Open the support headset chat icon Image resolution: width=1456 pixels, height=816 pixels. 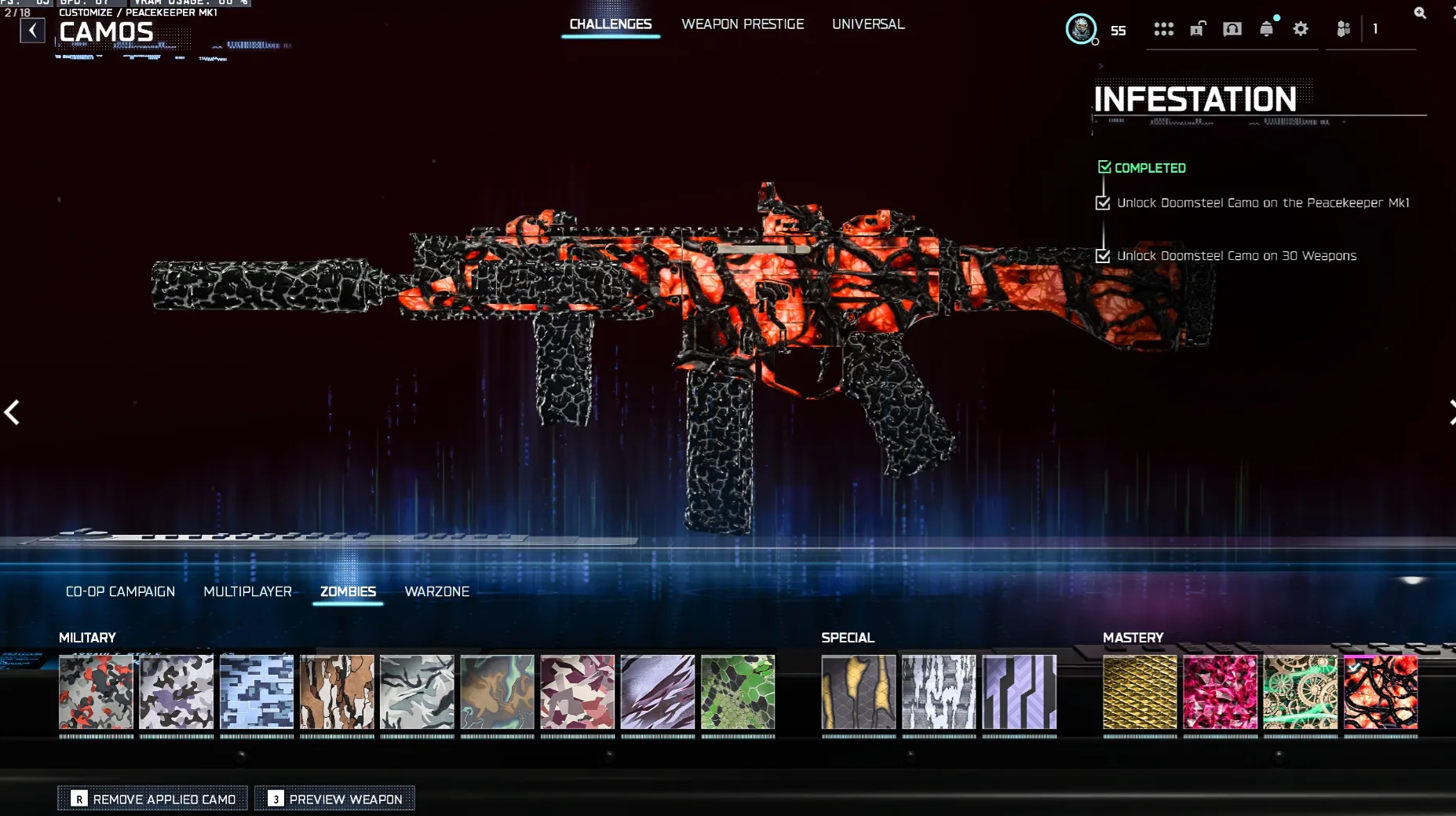coord(1232,28)
